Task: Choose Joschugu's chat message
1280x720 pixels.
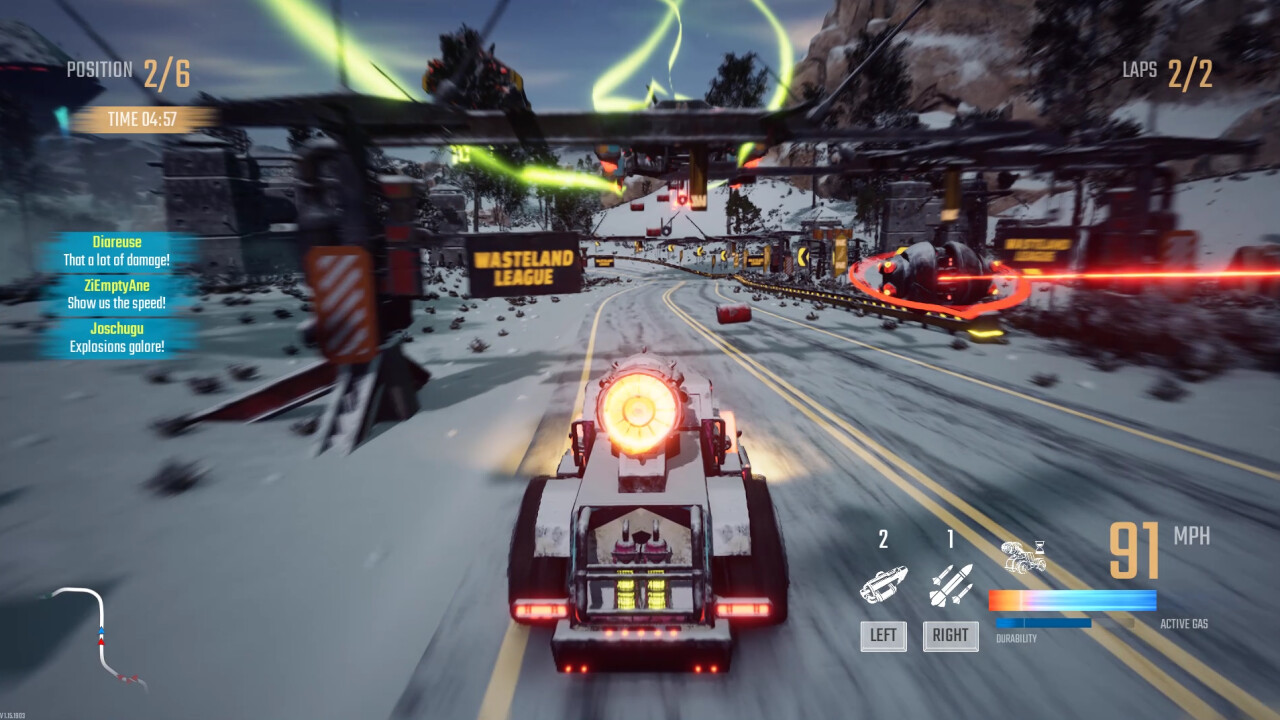Action: 117,338
